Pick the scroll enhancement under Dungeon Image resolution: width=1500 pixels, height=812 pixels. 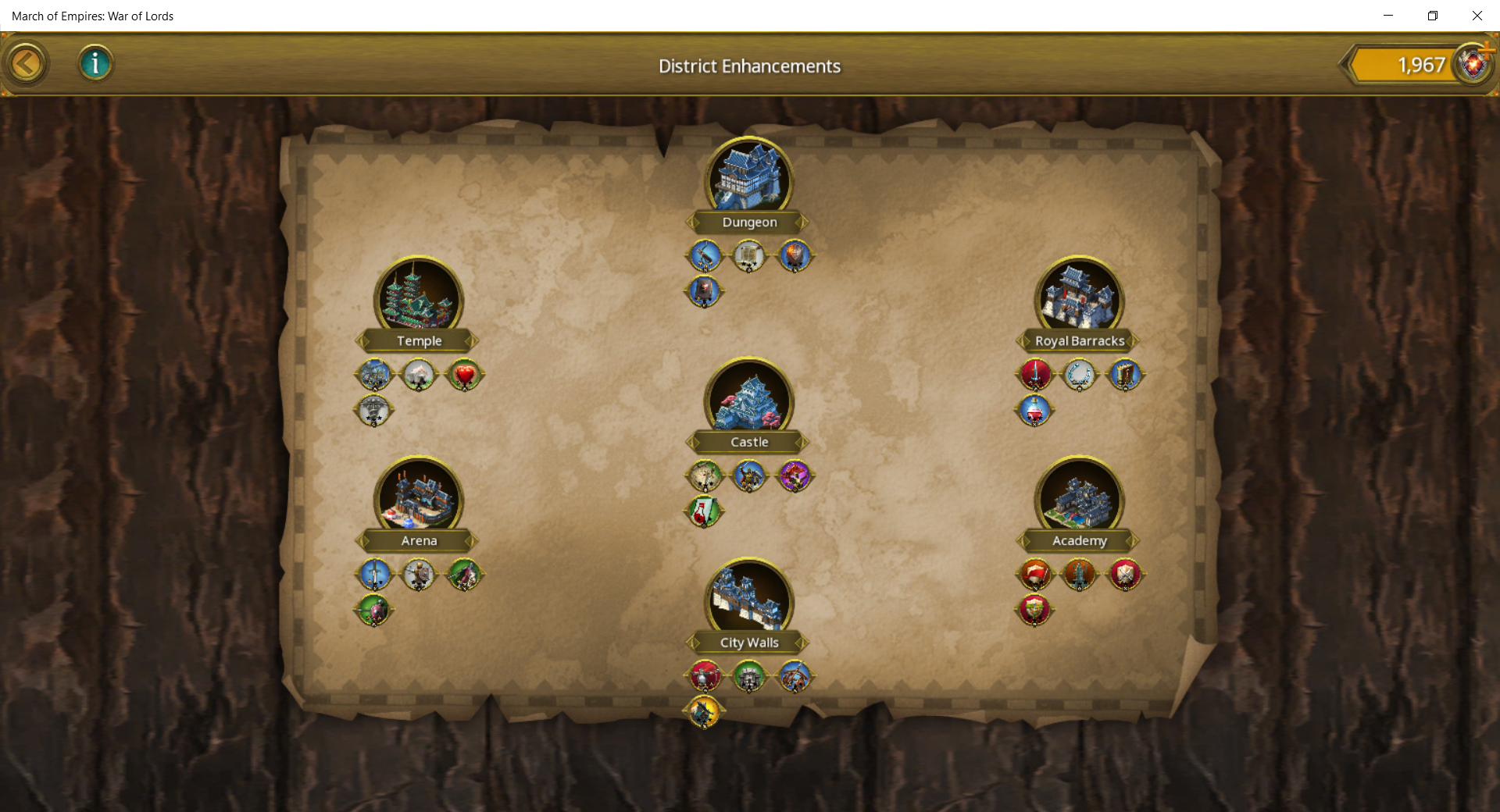point(748,255)
